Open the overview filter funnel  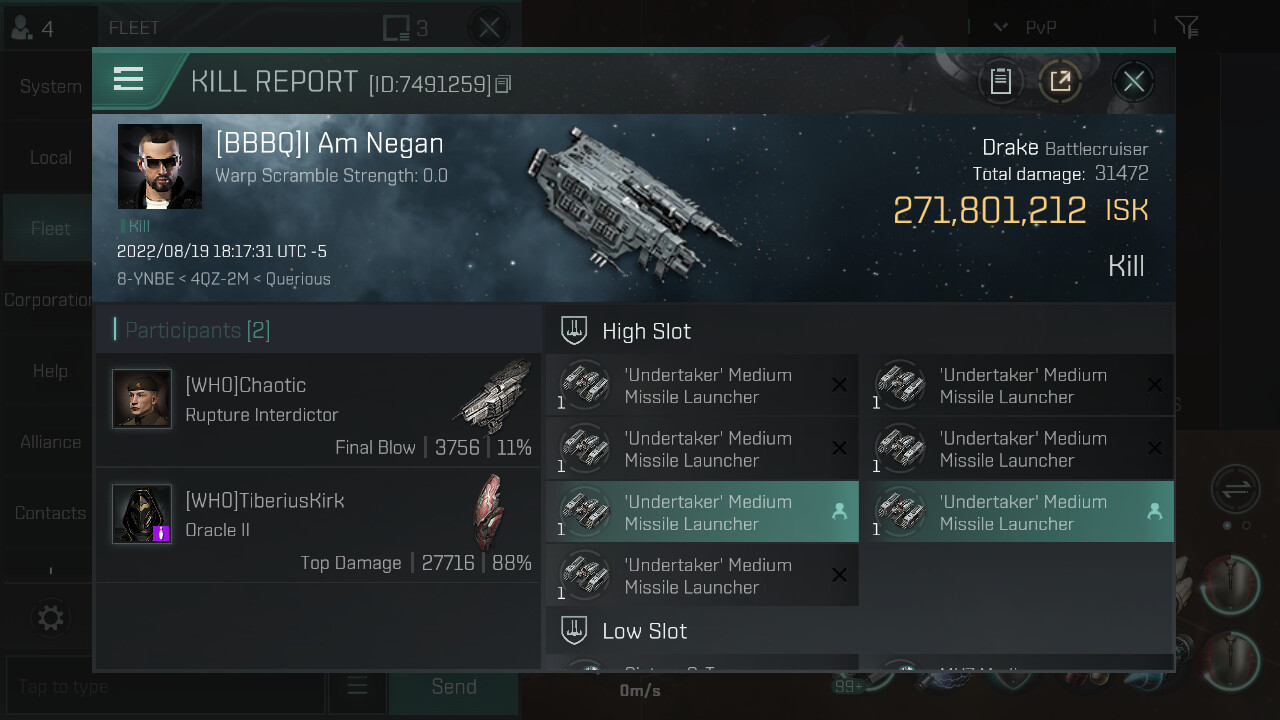pyautogui.click(x=1186, y=27)
